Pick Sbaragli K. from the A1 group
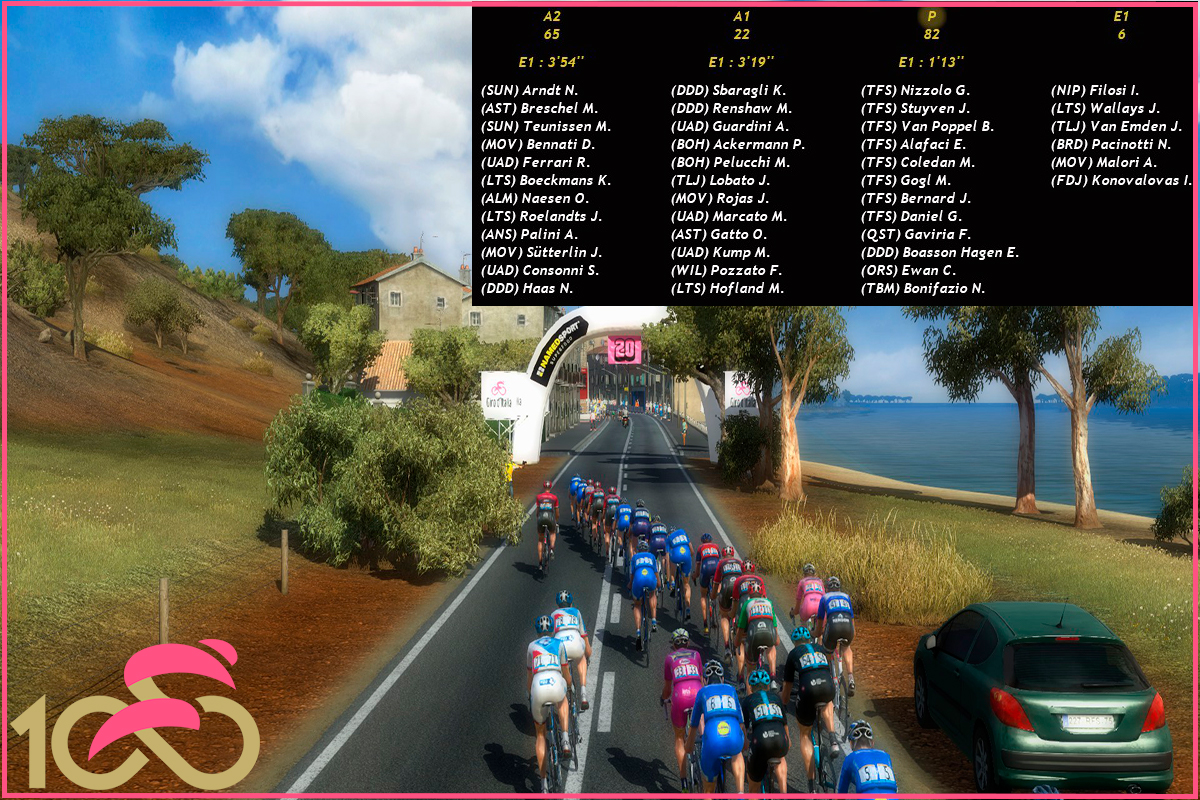 (x=728, y=91)
